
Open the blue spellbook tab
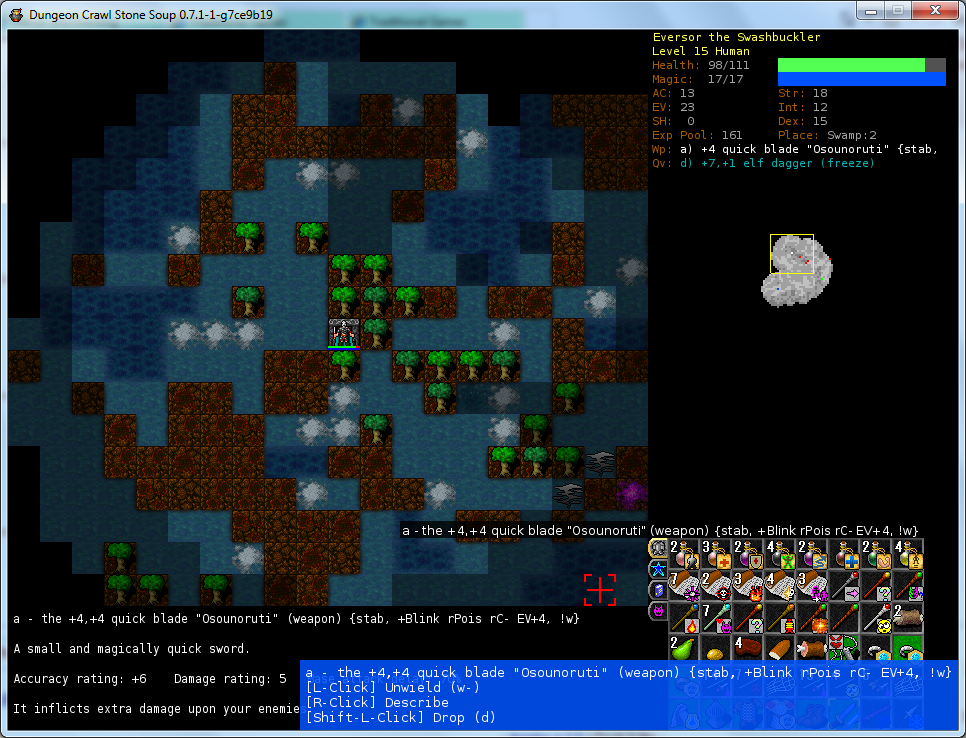click(658, 589)
